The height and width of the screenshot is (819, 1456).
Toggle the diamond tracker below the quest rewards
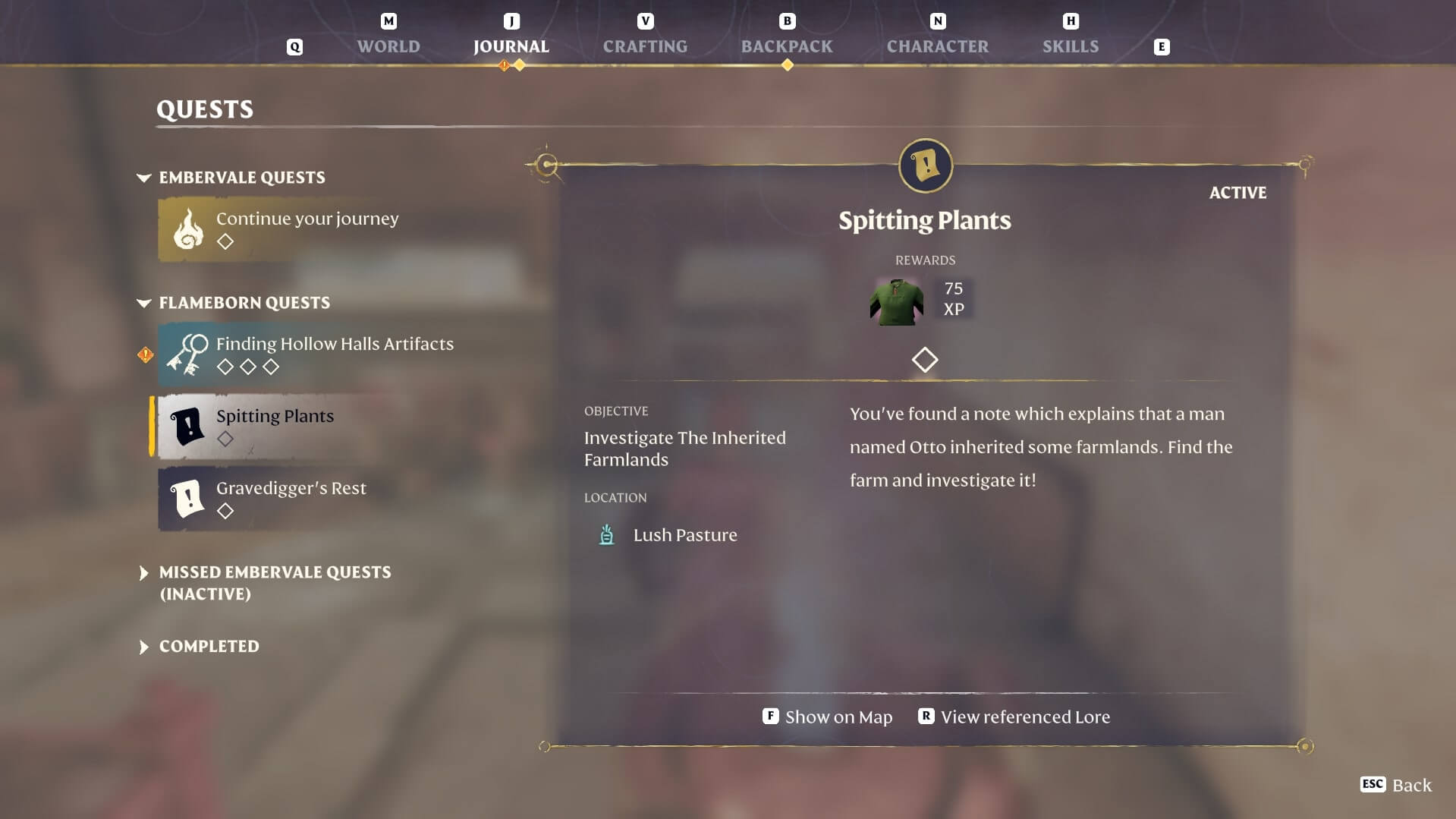[x=924, y=360]
